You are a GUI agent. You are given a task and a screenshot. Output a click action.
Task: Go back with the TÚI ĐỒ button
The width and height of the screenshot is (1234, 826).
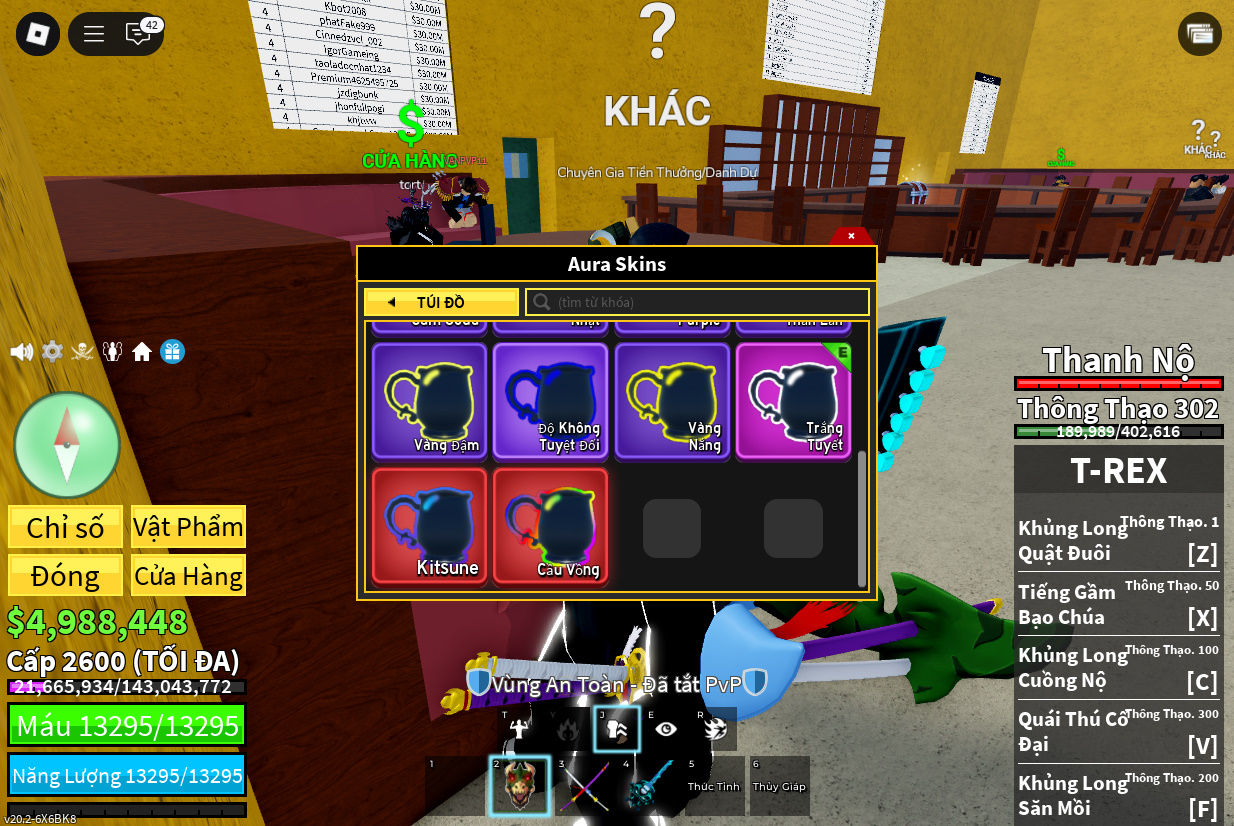441,302
